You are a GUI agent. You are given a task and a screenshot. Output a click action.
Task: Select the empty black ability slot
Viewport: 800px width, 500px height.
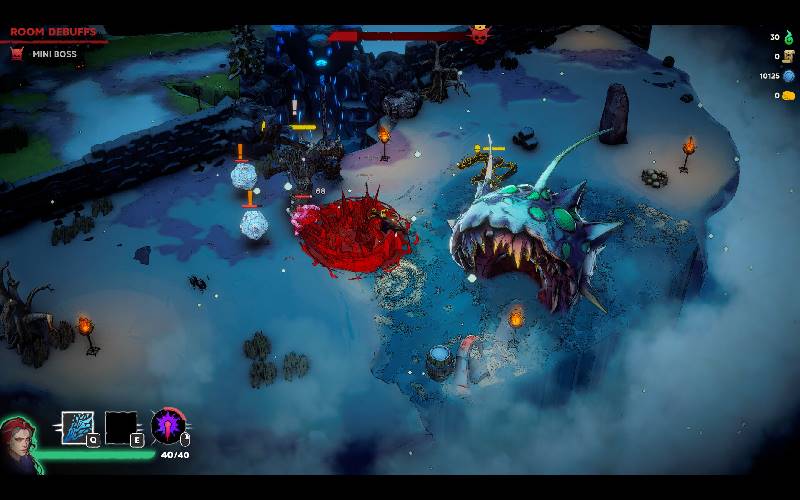coord(121,427)
